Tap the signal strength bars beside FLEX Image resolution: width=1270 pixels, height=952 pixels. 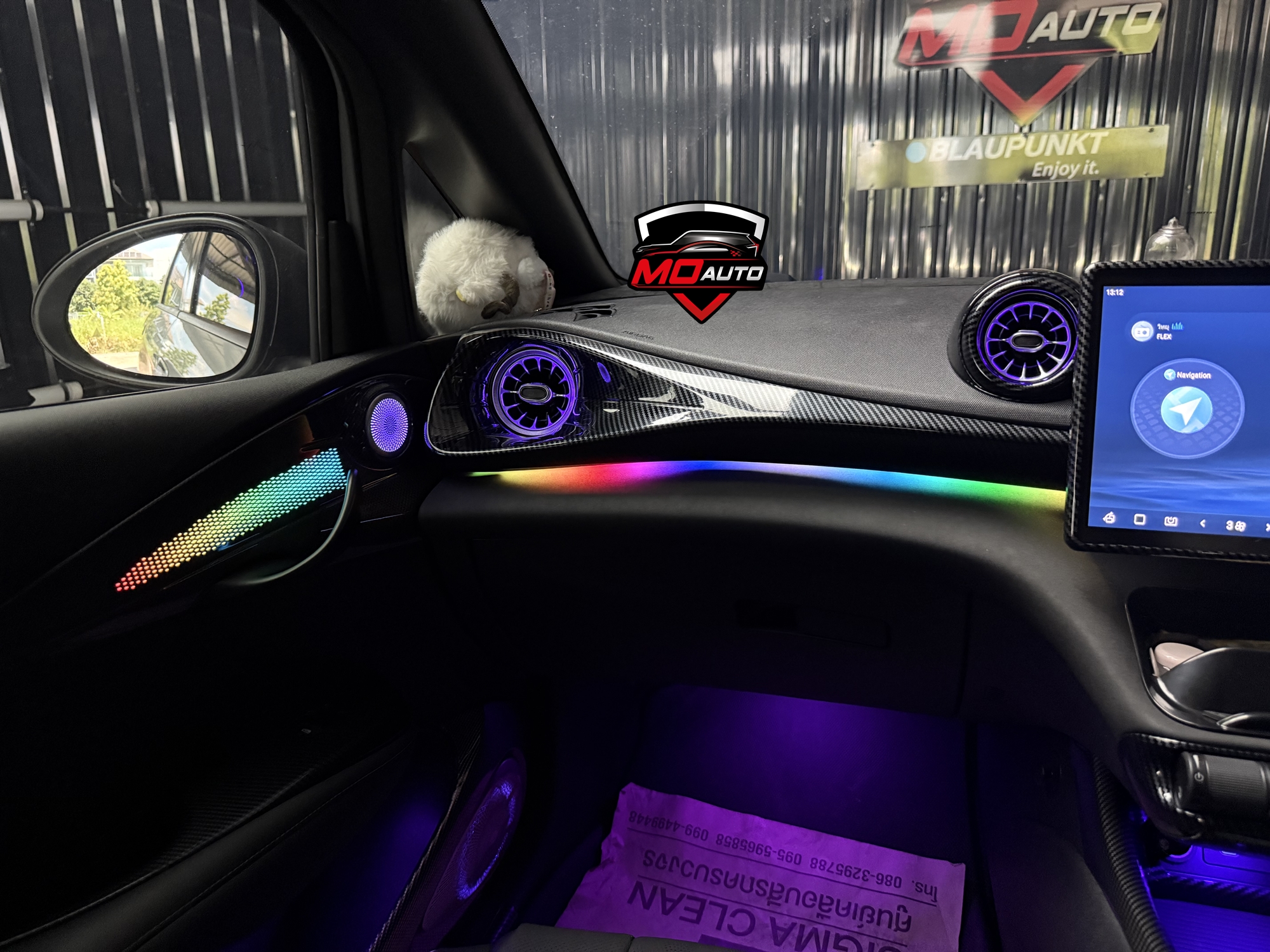1178,326
